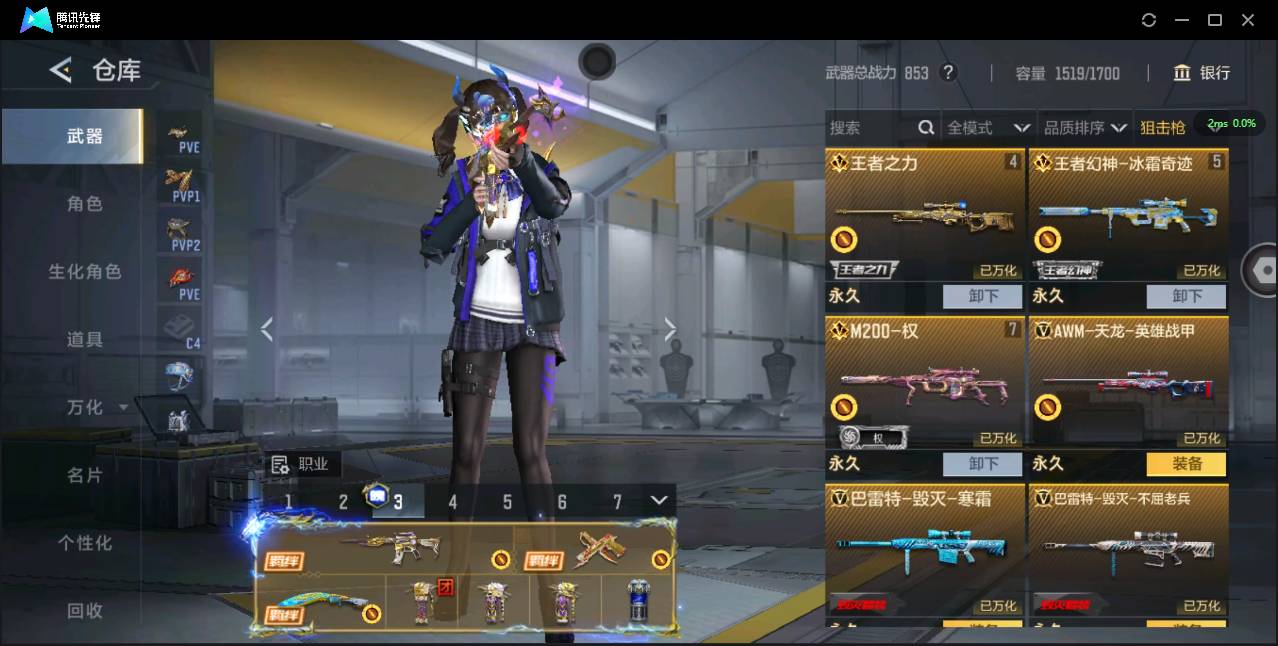This screenshot has height=646, width=1278.
Task: Select the 道具 category
Action: pyautogui.click(x=85, y=340)
